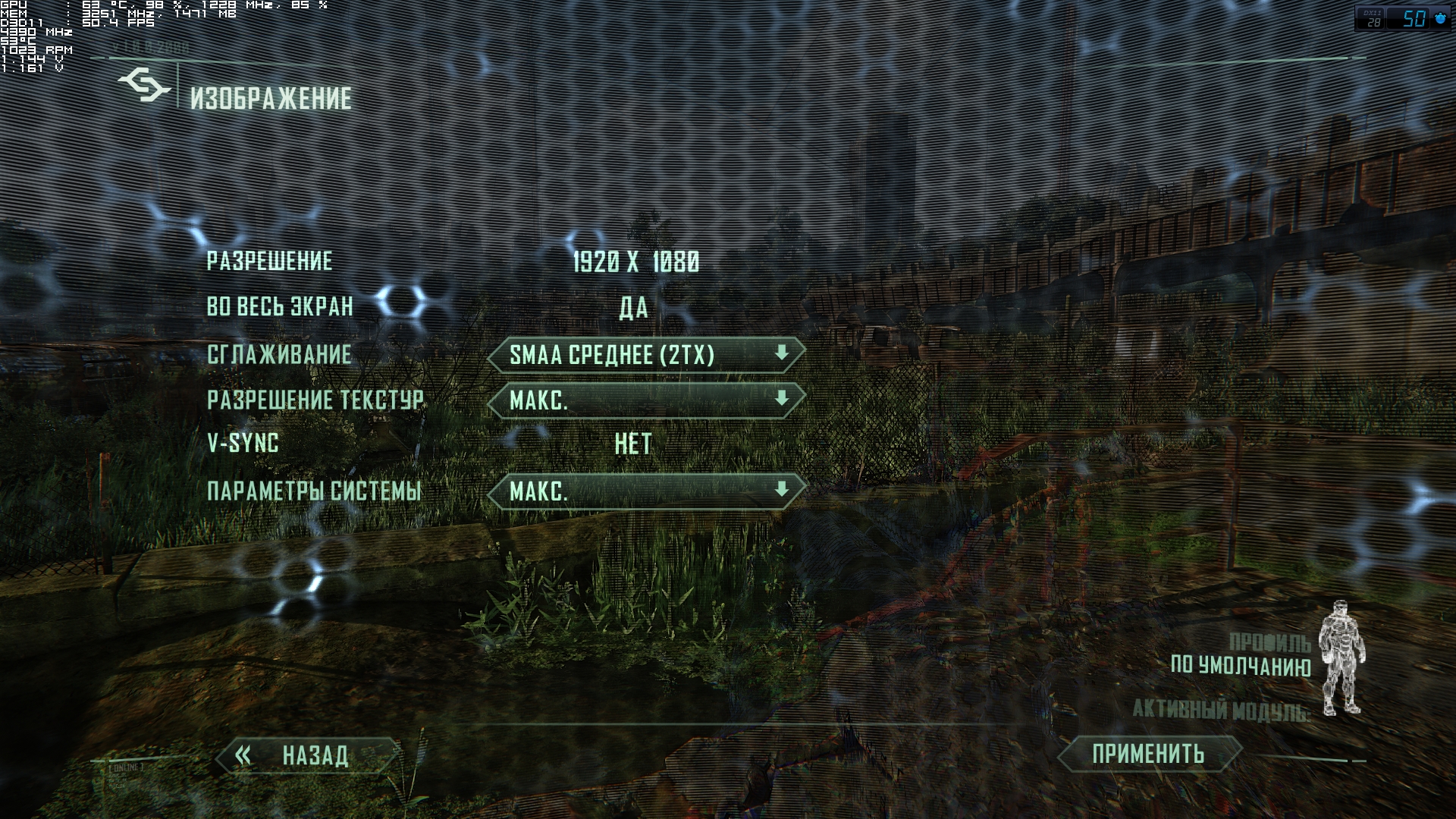Click the Назад back button
The image size is (1456, 819).
[309, 755]
